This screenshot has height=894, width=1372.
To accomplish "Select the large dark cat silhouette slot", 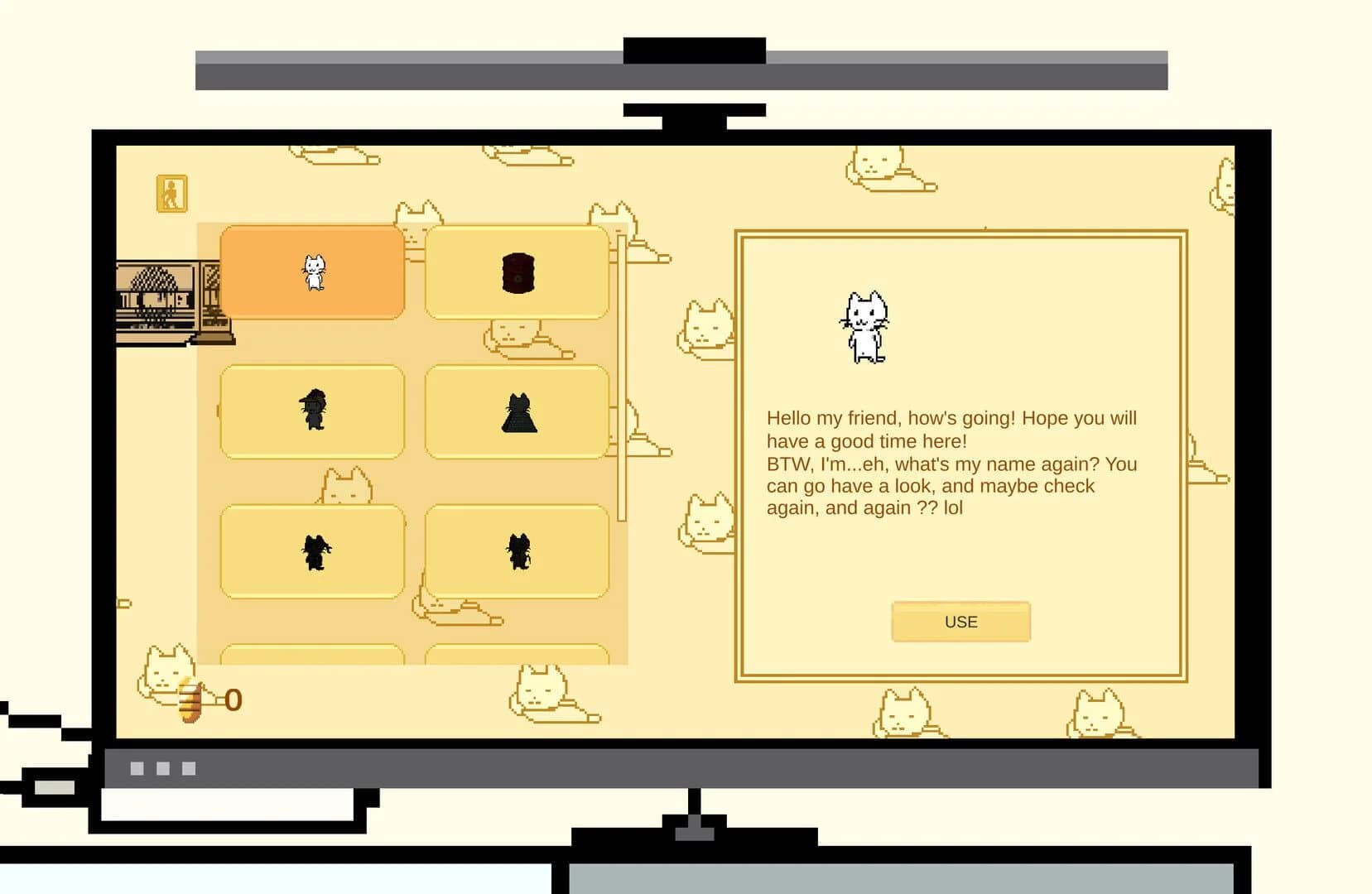I will (x=517, y=411).
